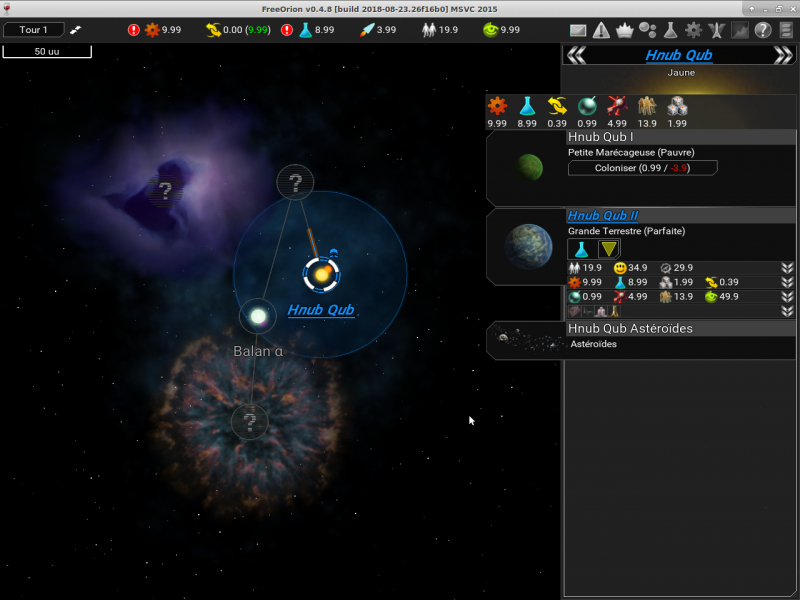Open the production gear toolbar icon
Screen dimensions: 800x600
(x=693, y=30)
